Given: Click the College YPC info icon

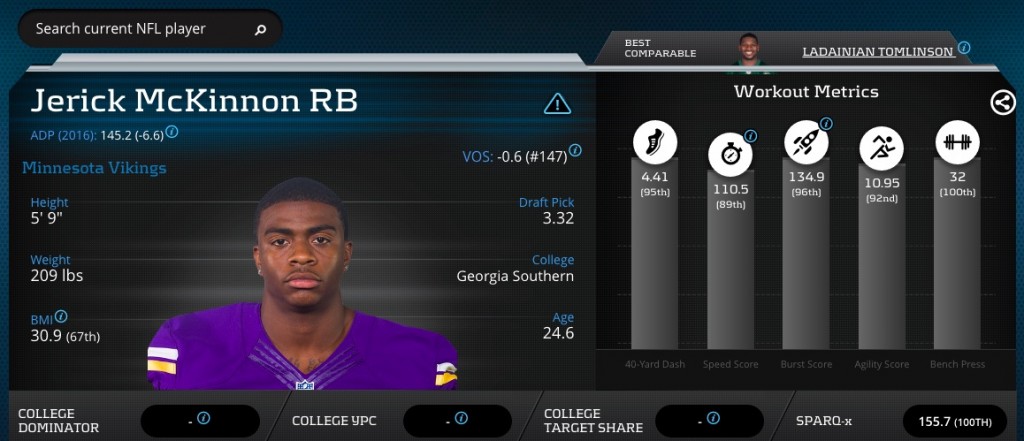Looking at the screenshot, I should click(461, 418).
